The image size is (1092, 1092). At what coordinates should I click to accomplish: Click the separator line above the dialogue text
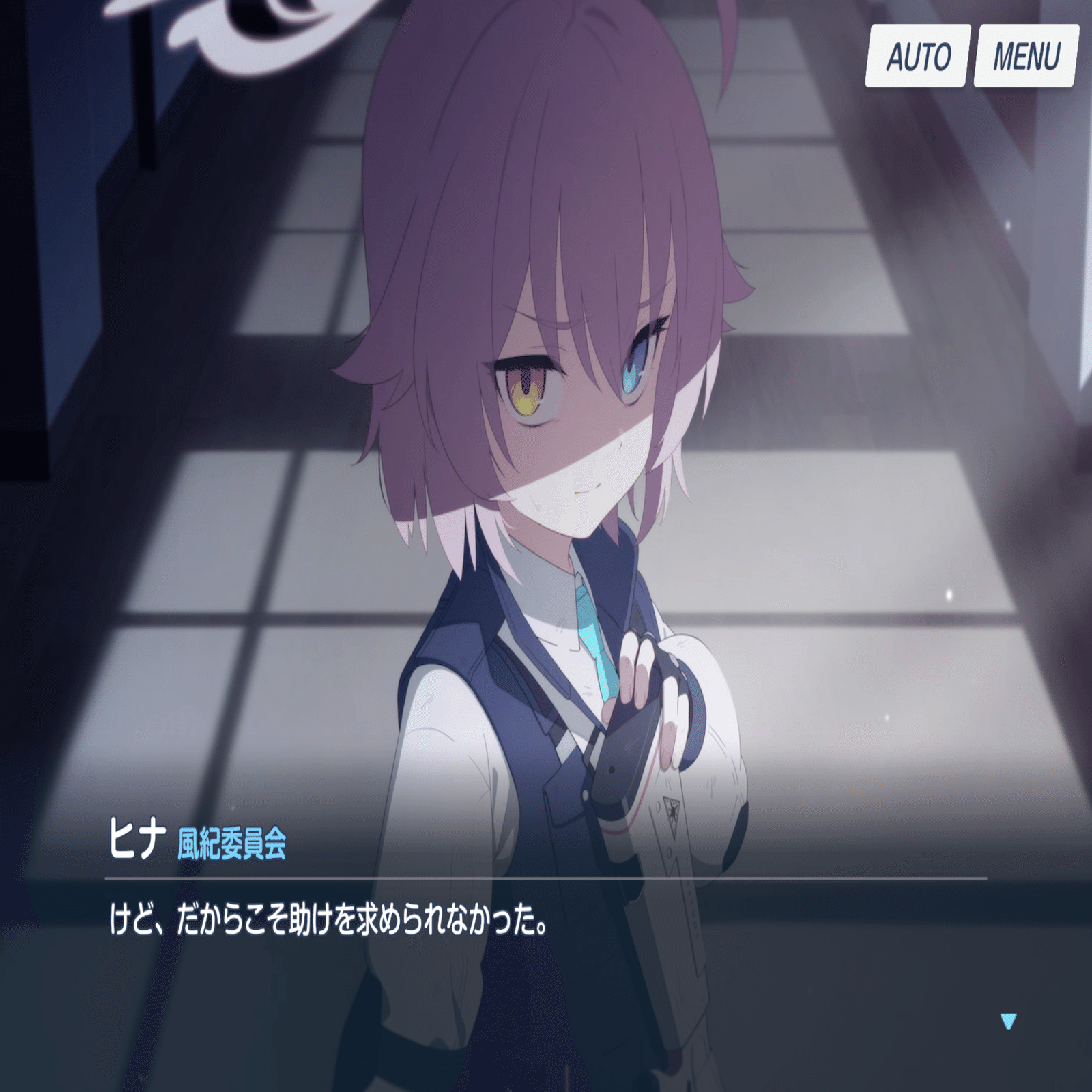(x=546, y=879)
